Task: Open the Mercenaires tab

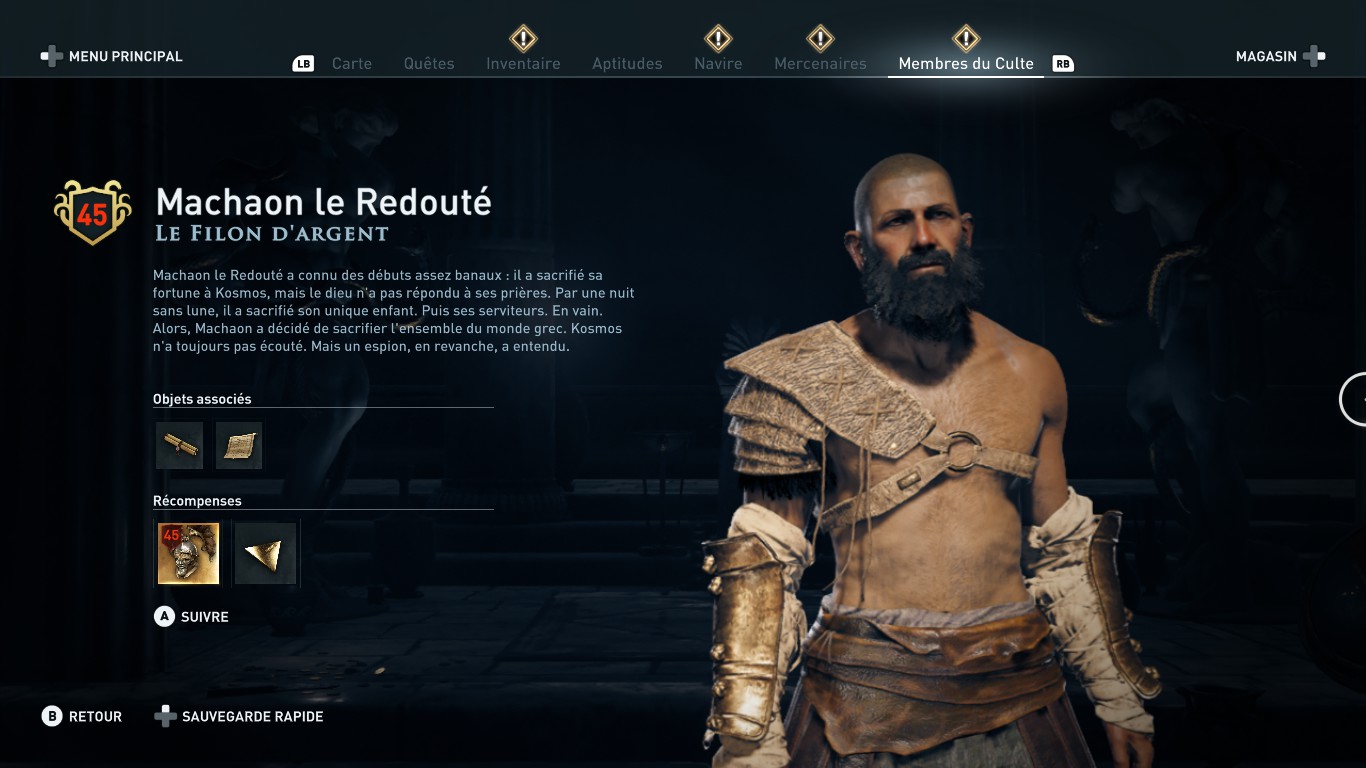Action: point(820,63)
